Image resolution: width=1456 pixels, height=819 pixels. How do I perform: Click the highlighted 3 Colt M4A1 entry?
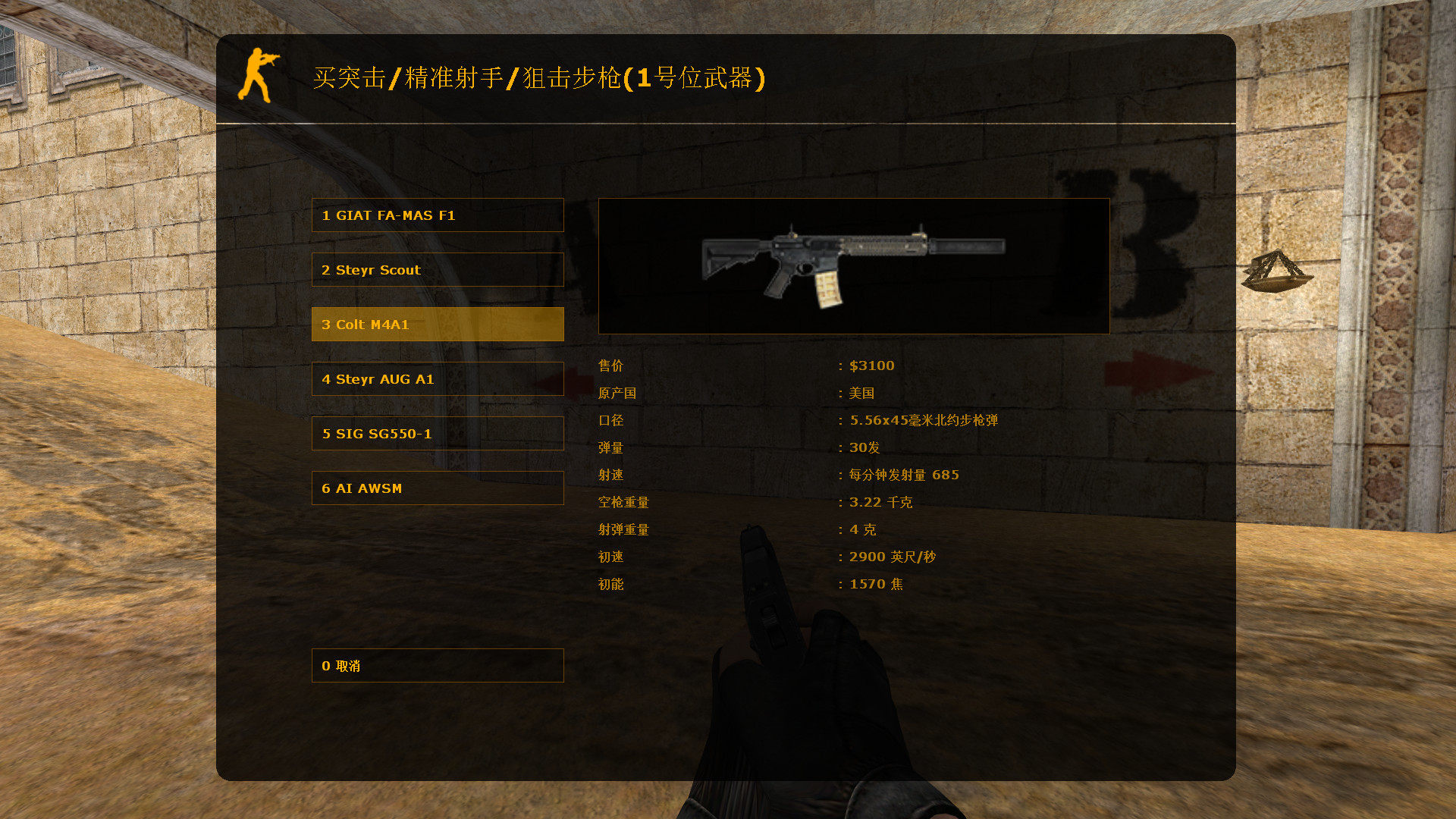coord(438,324)
